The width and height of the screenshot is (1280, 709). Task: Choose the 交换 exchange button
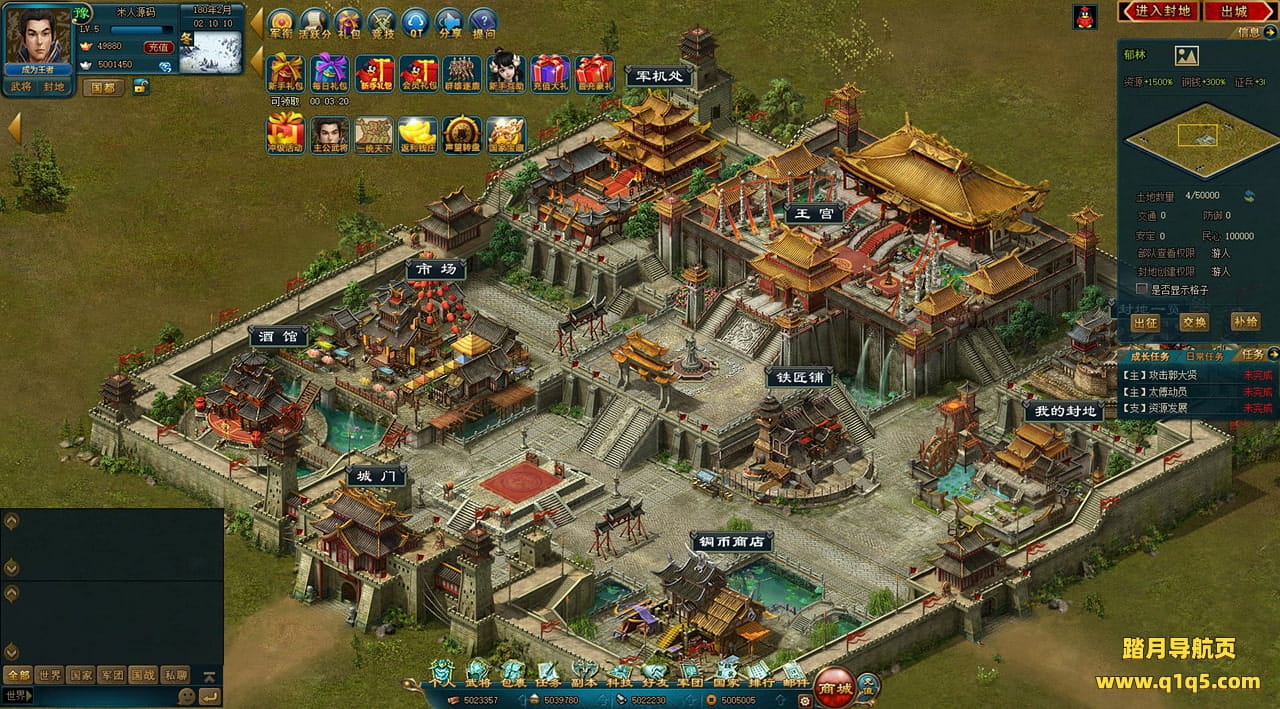click(x=1194, y=322)
